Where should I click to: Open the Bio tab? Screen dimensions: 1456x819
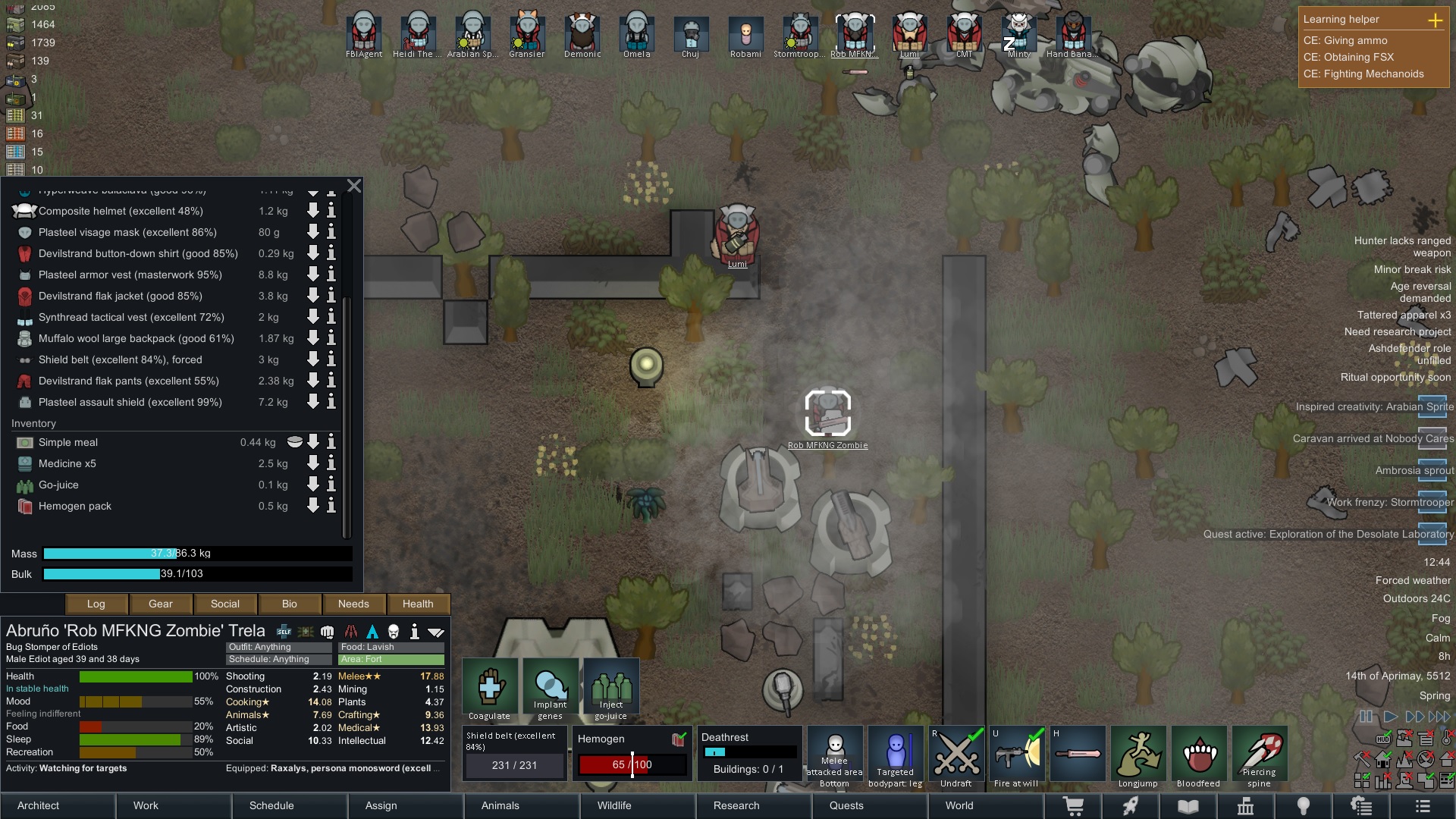tap(290, 604)
